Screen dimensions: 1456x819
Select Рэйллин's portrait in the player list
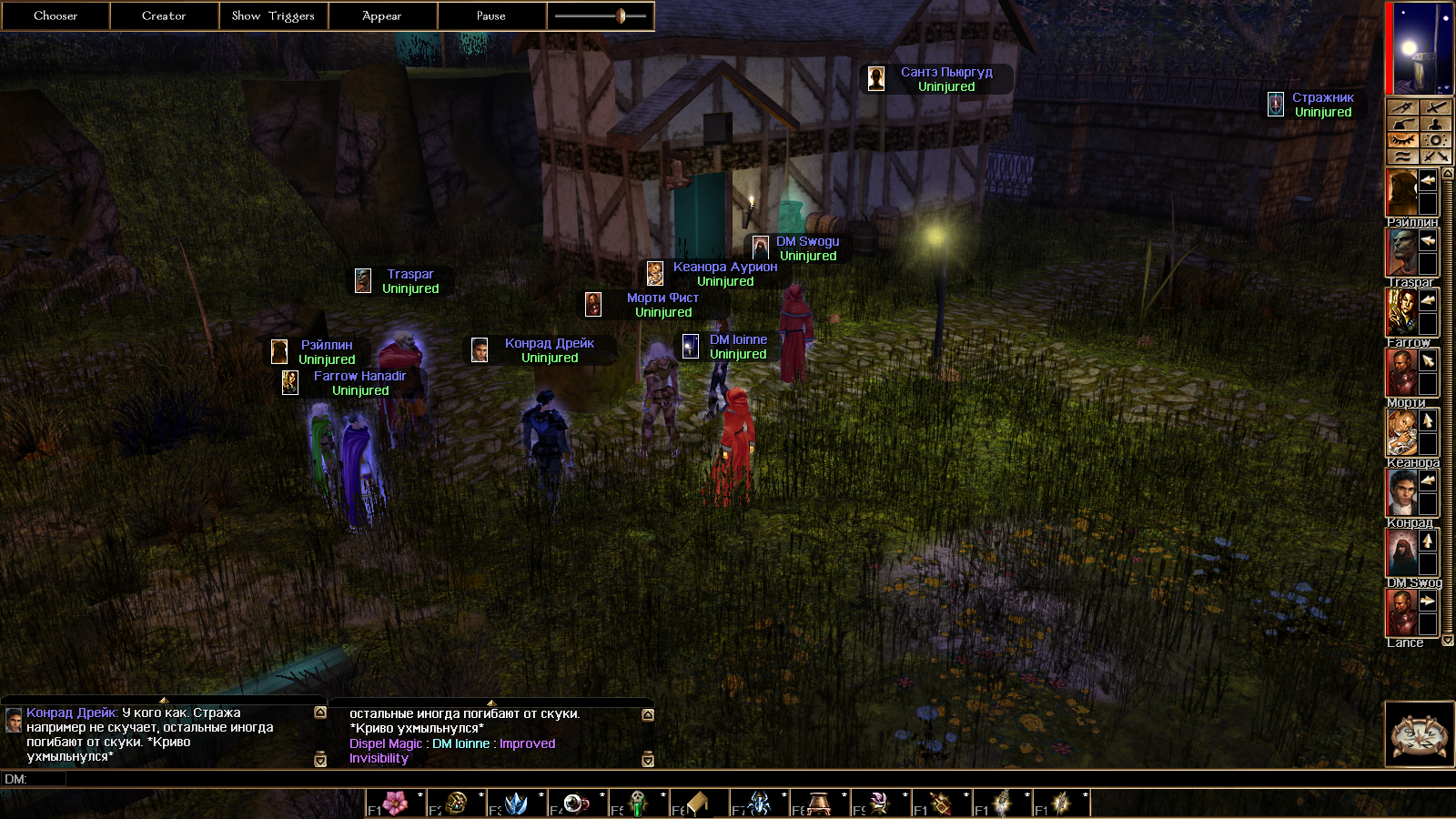click(x=1401, y=193)
